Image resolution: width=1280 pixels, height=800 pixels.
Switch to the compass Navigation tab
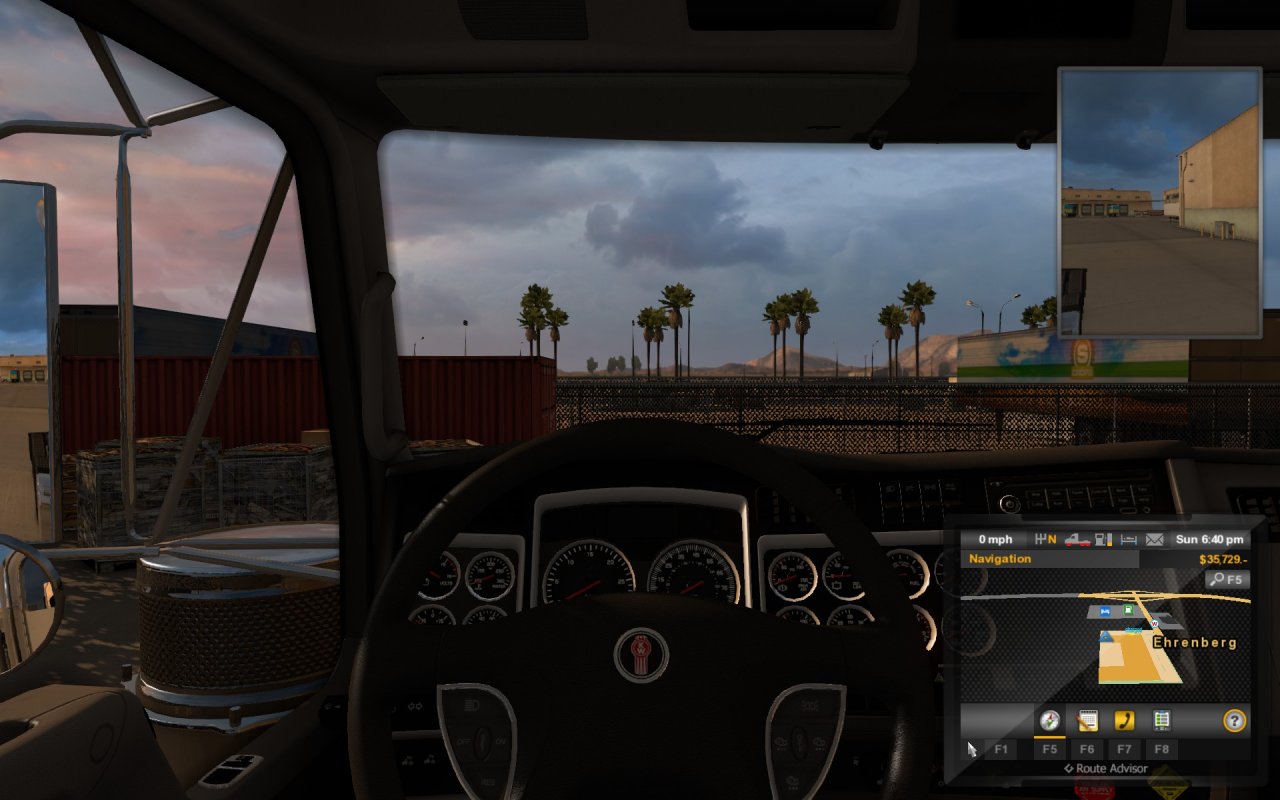point(1049,720)
